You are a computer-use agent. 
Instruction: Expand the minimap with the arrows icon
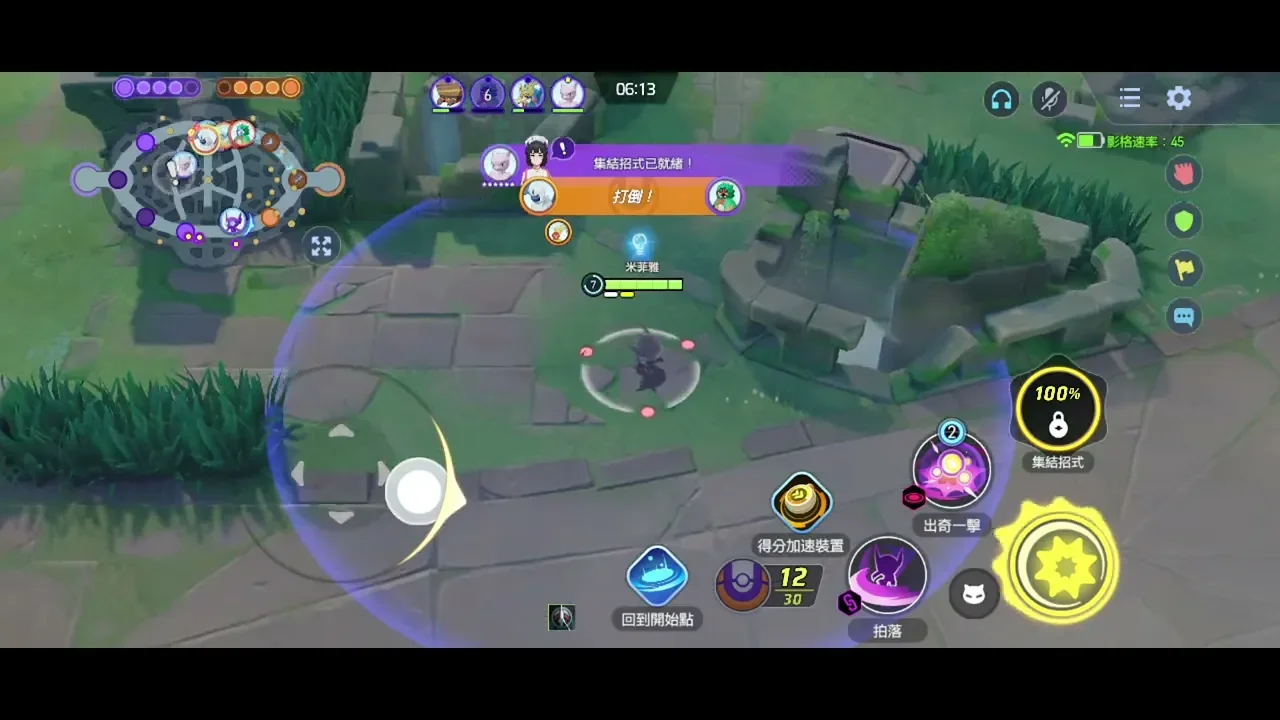click(x=321, y=246)
